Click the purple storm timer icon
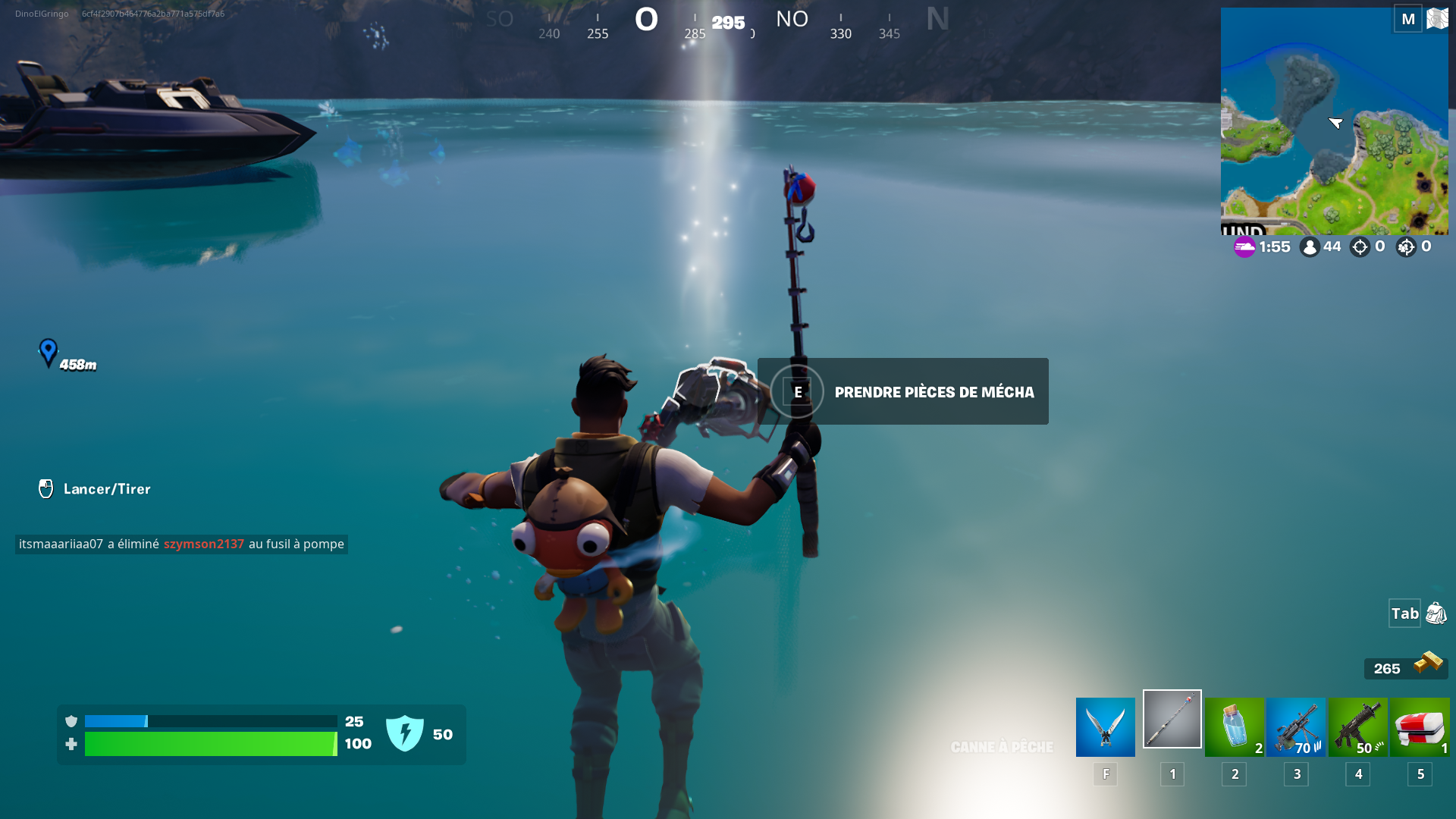The height and width of the screenshot is (819, 1456). coord(1244,246)
